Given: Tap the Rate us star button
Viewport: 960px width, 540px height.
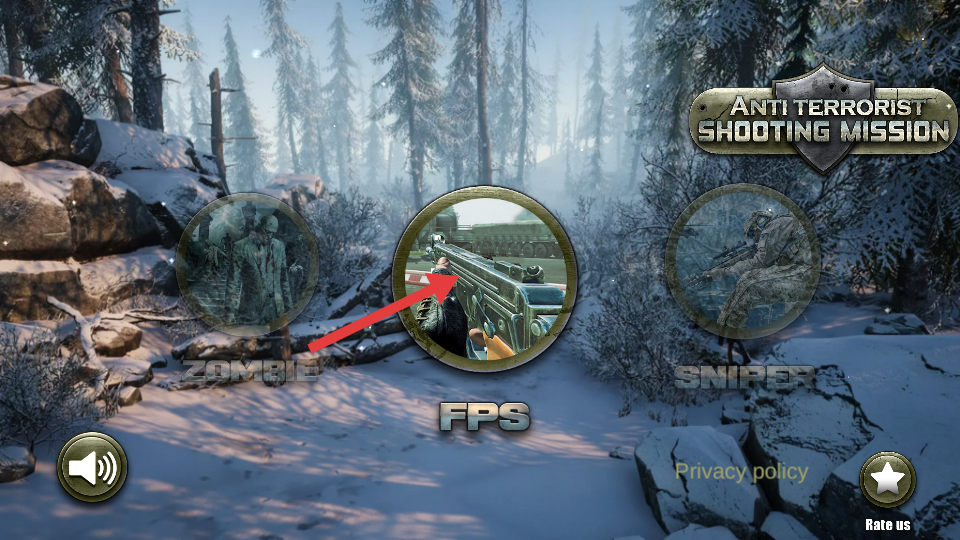Looking at the screenshot, I should [x=887, y=480].
